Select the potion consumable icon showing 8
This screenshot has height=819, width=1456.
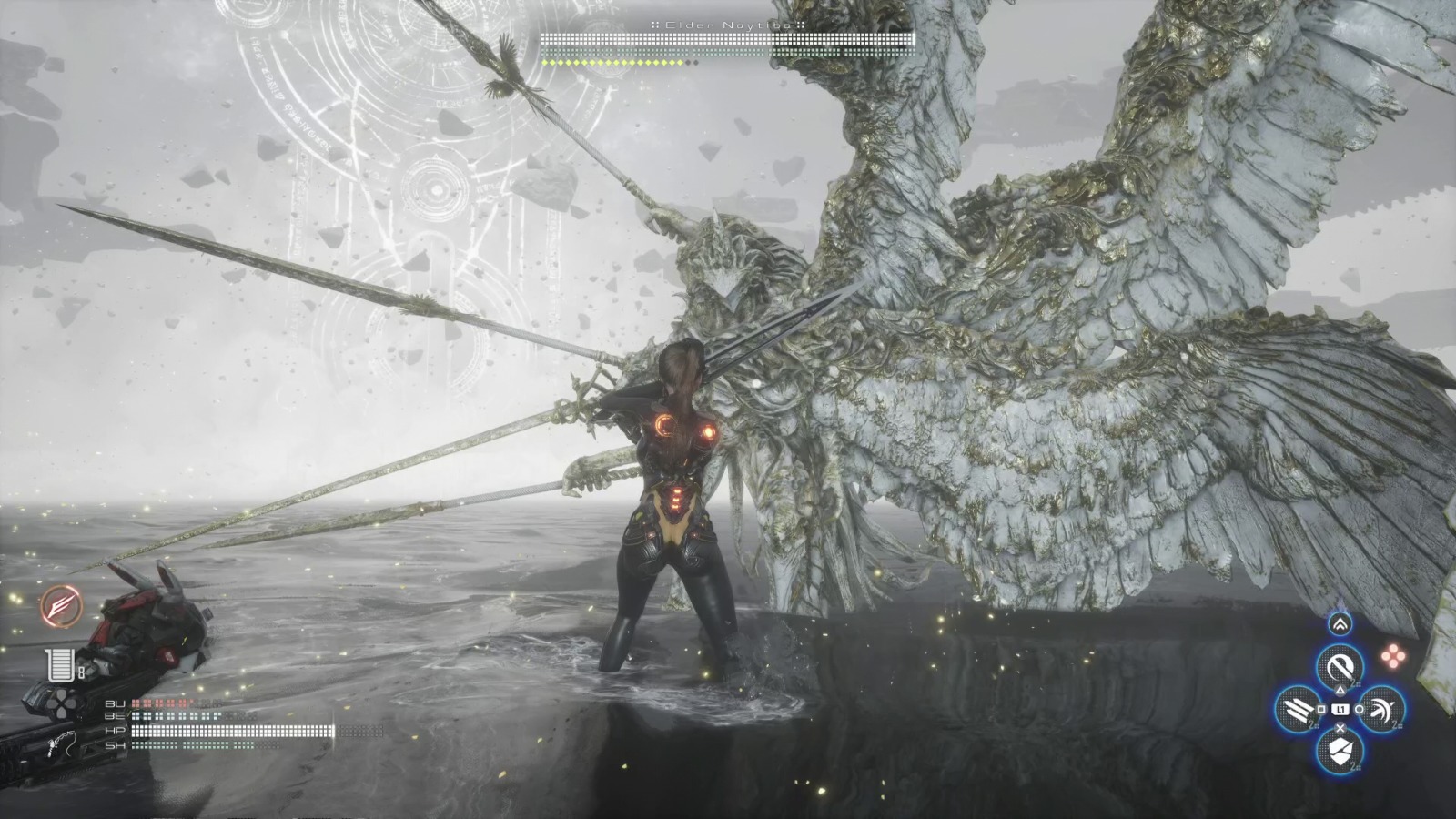click(61, 665)
